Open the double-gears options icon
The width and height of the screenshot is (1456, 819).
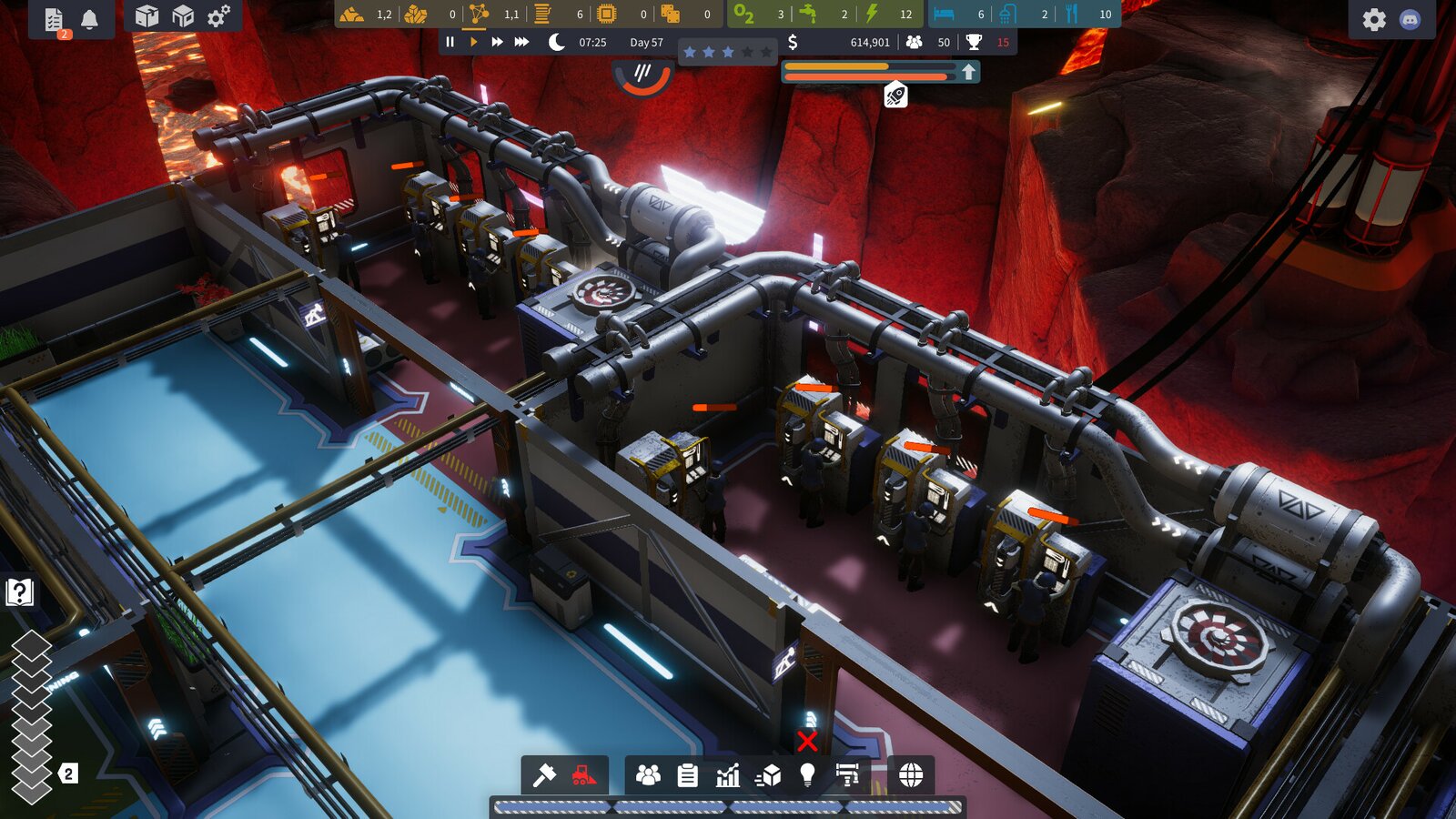click(x=218, y=16)
